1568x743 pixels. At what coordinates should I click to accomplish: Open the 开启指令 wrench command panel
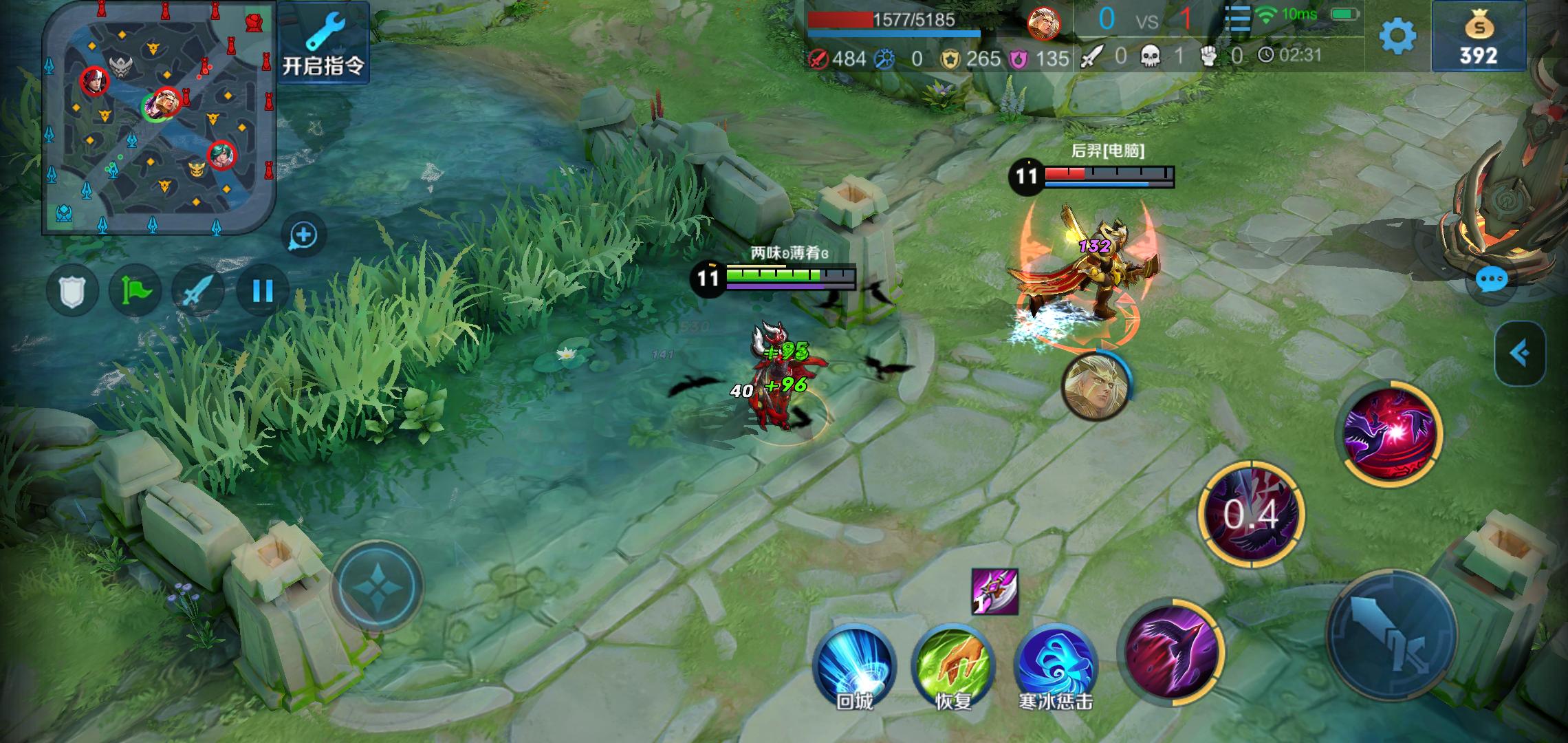coord(323,43)
